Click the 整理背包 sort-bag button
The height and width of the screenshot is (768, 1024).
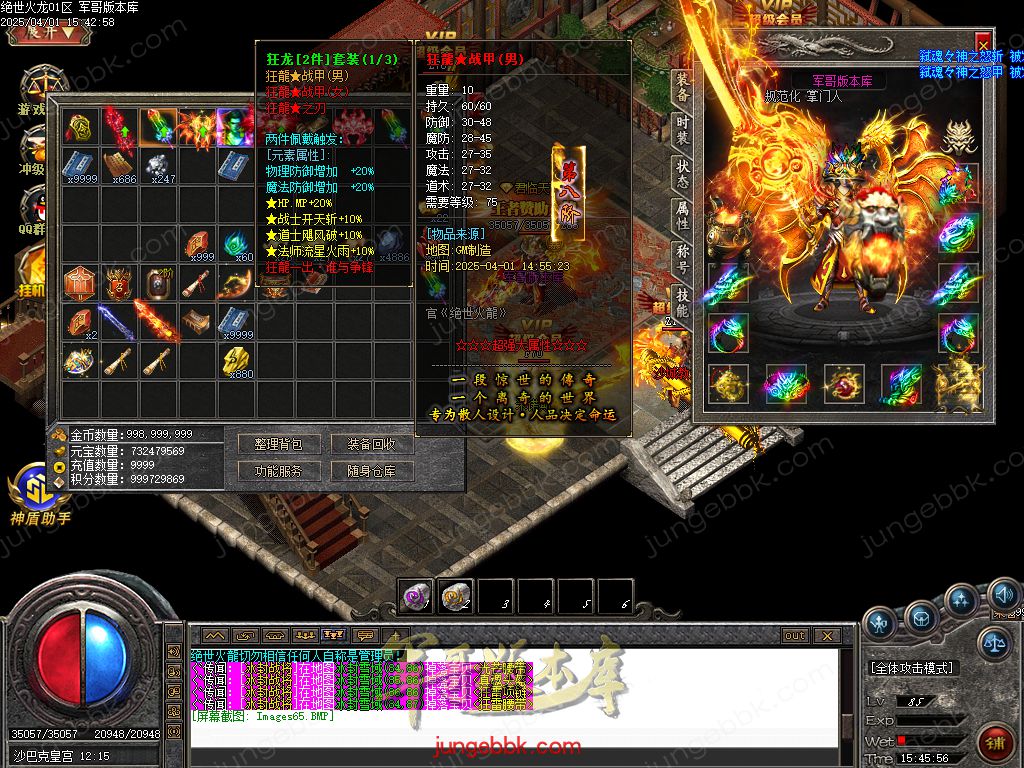pyautogui.click(x=278, y=444)
